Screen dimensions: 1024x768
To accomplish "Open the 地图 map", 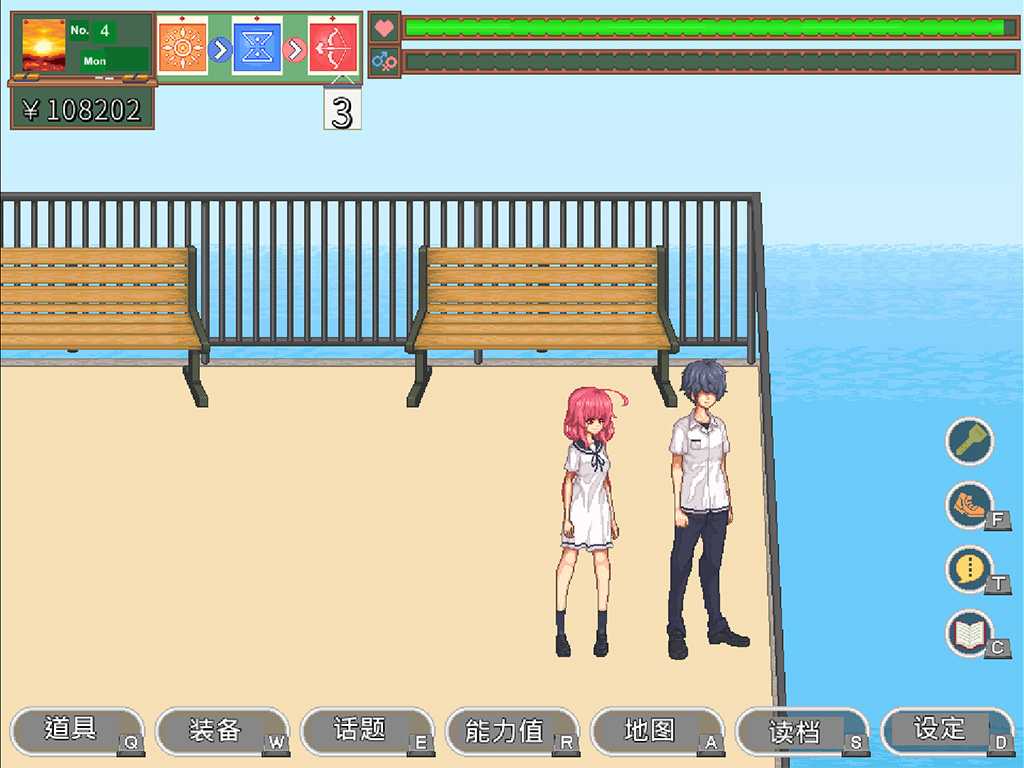I will [x=652, y=730].
